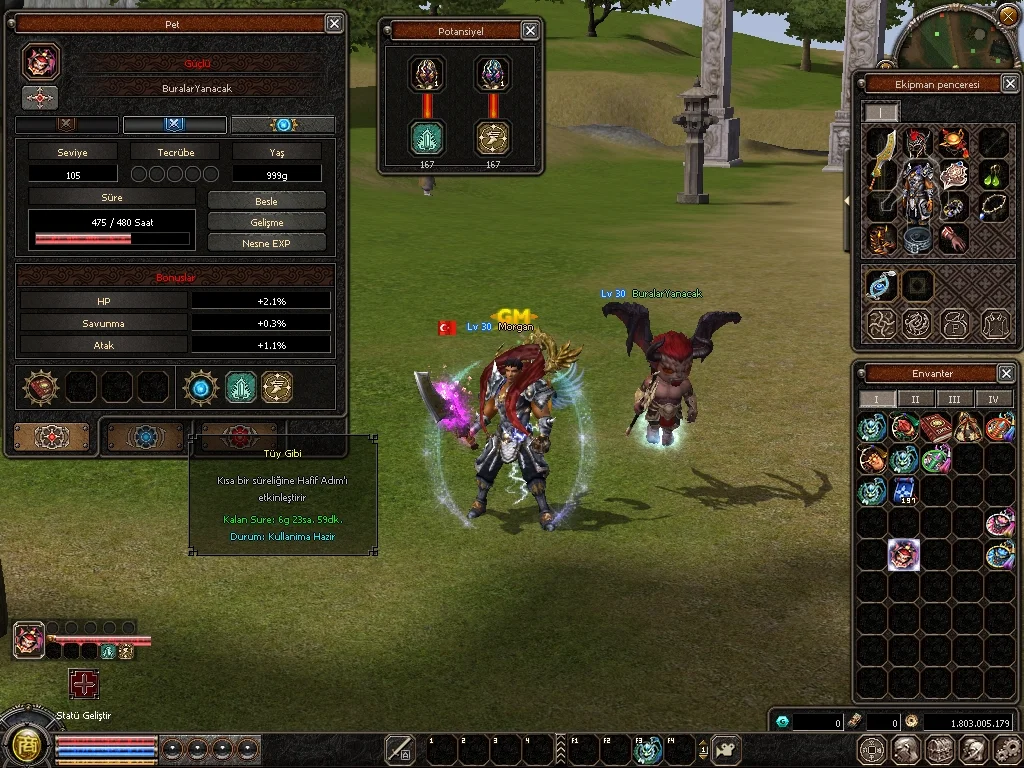1024x768 pixels.
Task: Click the Statü Geliştir red plus icon
Action: click(84, 684)
